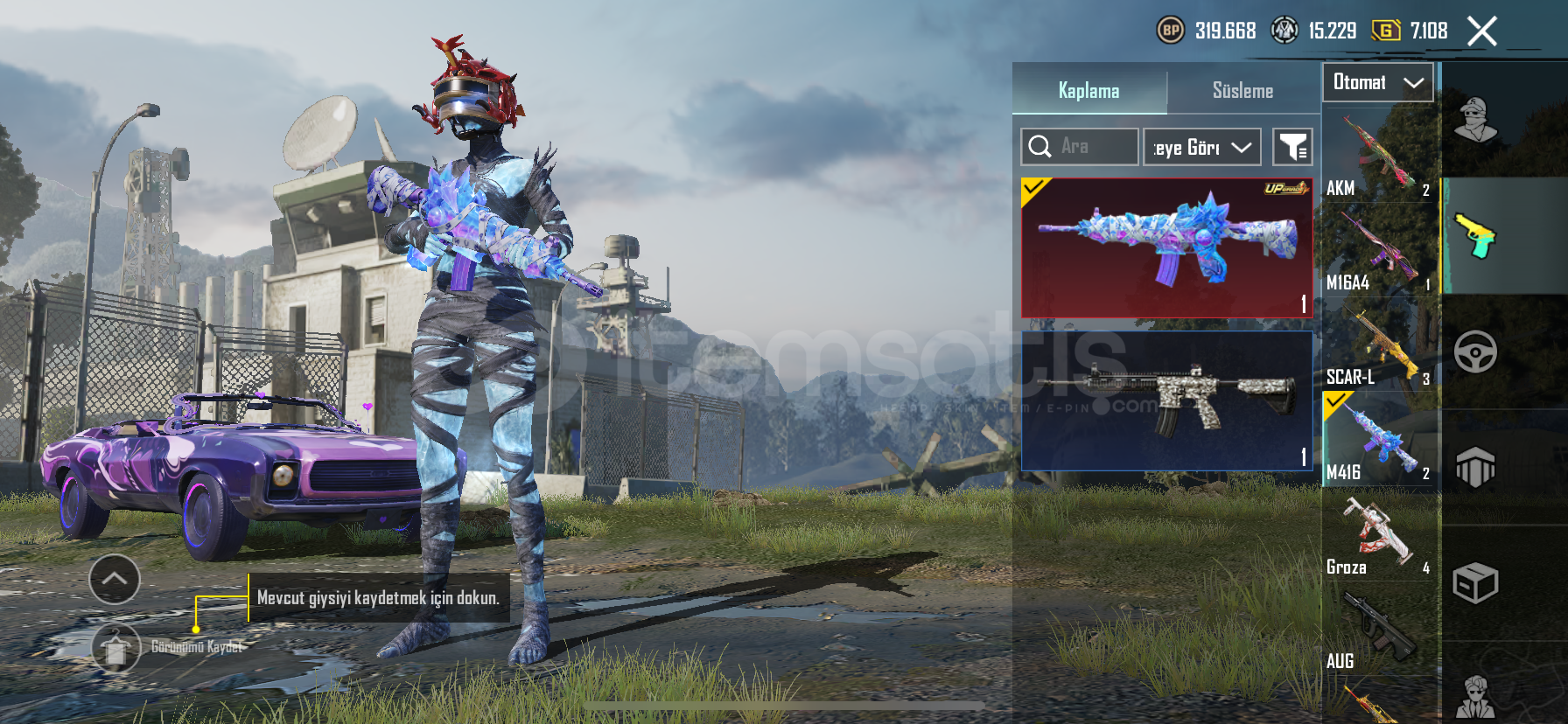This screenshot has height=724, width=1568.
Task: Choose SCAR-L from the weapon list
Action: (1379, 345)
